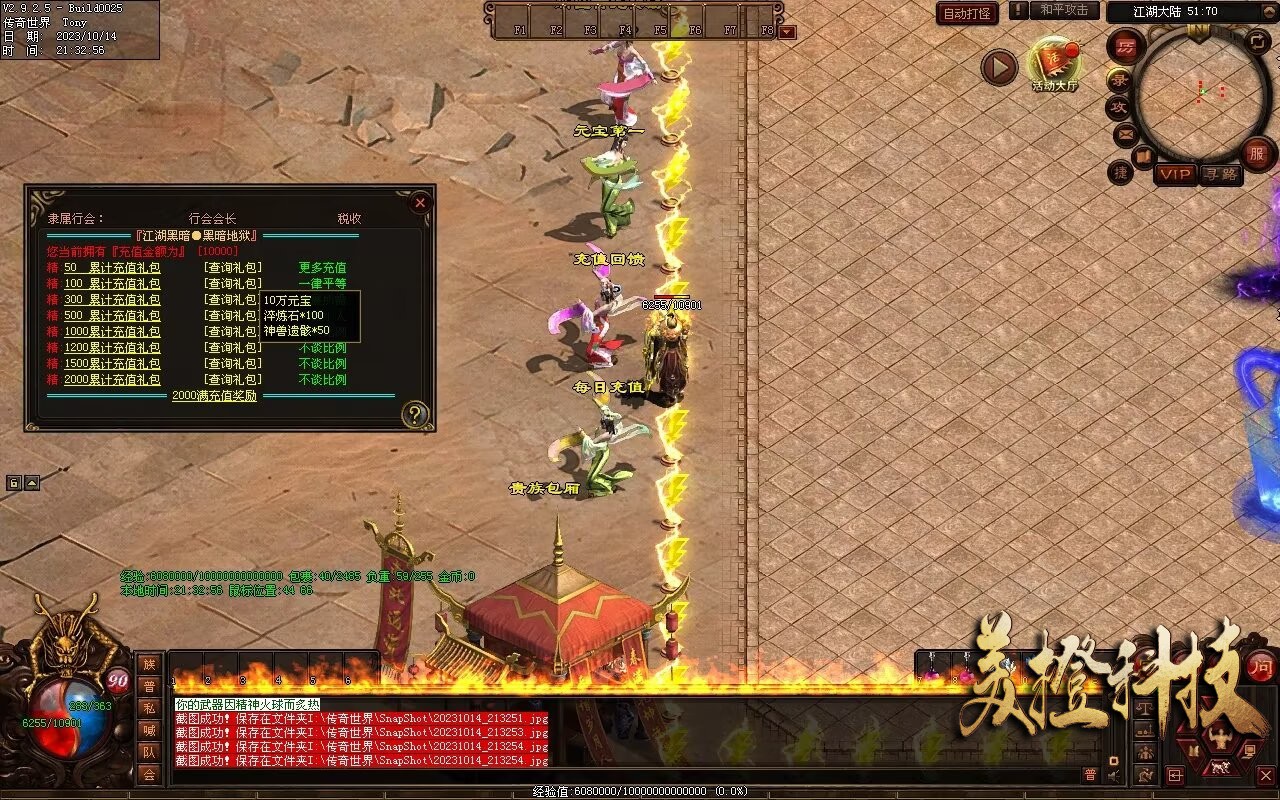Close the guild recharge gift panel
Image resolution: width=1280 pixels, height=800 pixels.
click(420, 203)
